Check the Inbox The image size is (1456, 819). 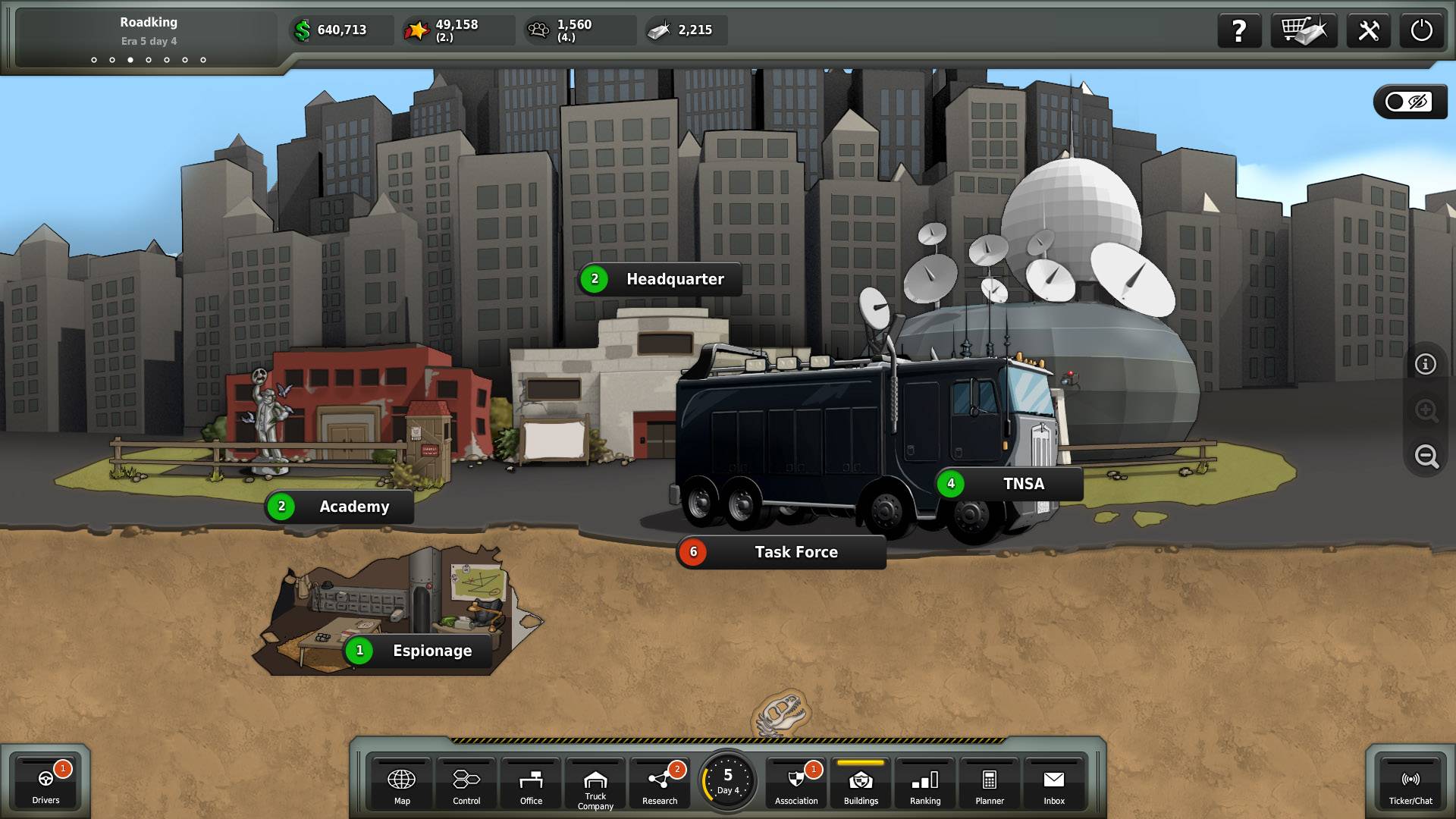click(x=1054, y=784)
